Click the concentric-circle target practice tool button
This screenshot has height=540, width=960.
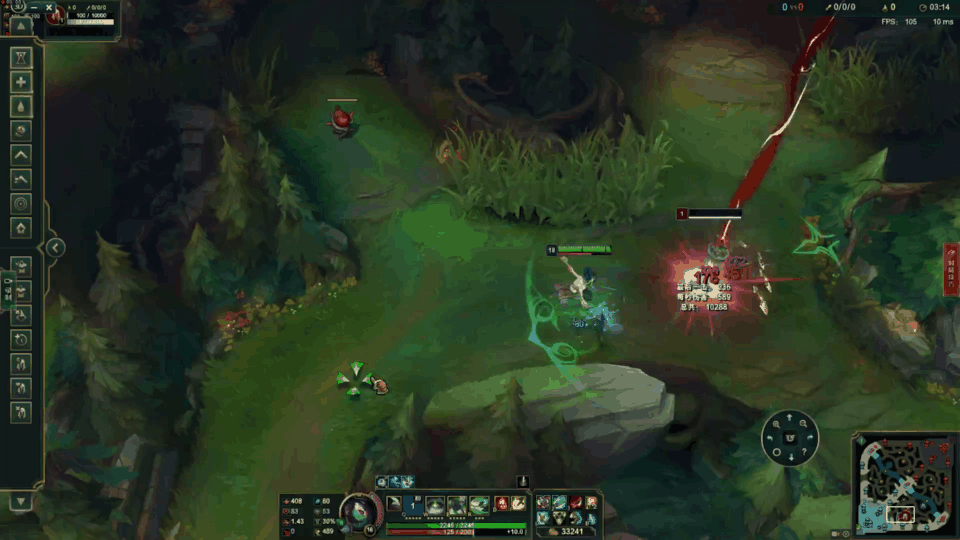21,203
